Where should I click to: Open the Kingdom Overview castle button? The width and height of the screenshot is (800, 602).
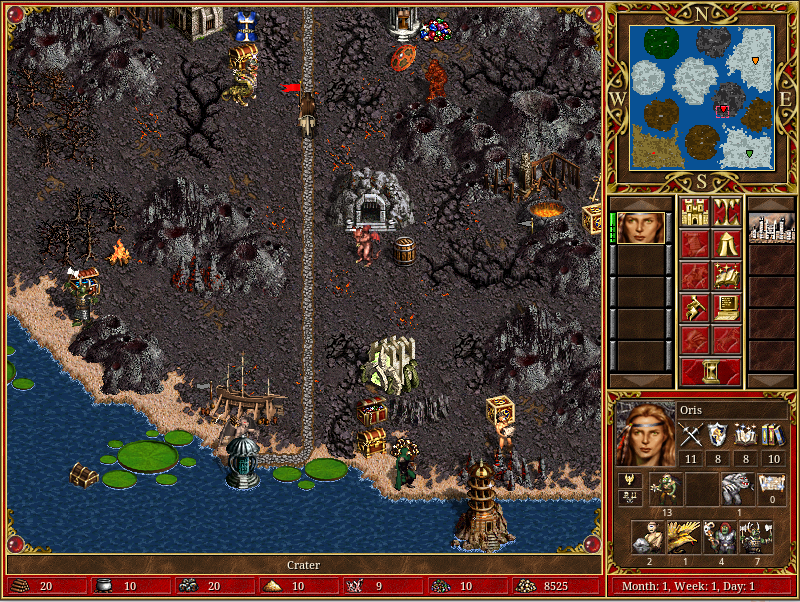[695, 211]
